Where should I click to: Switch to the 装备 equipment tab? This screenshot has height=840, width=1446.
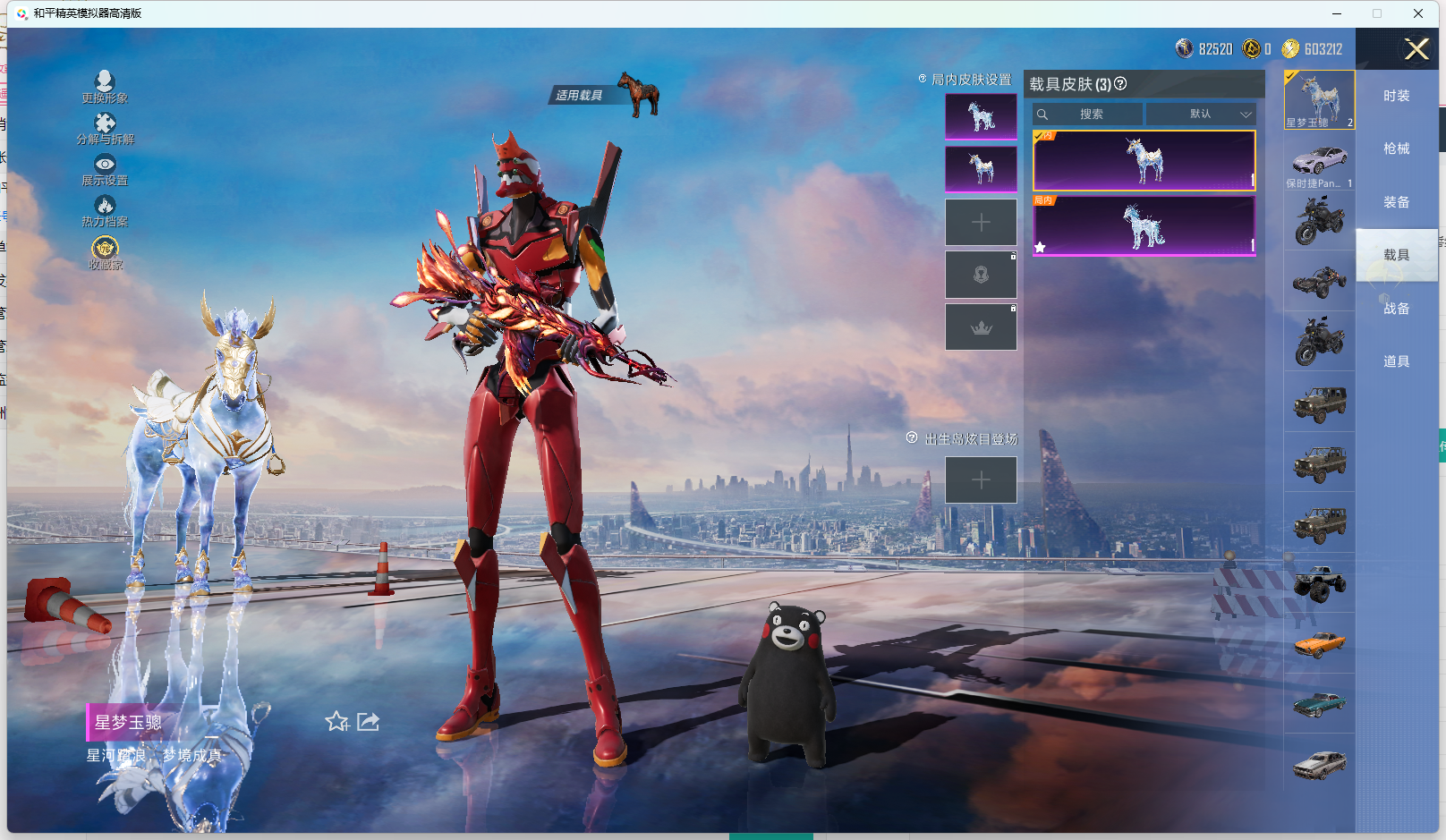(x=1396, y=202)
